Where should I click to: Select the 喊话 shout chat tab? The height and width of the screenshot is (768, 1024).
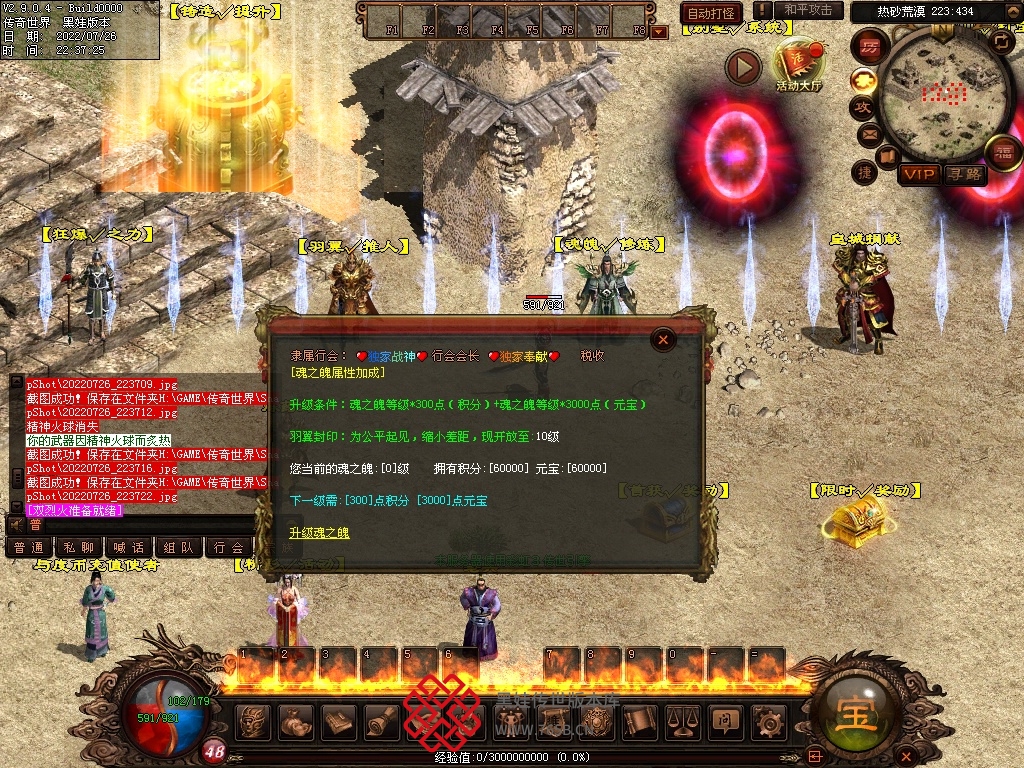(128, 547)
